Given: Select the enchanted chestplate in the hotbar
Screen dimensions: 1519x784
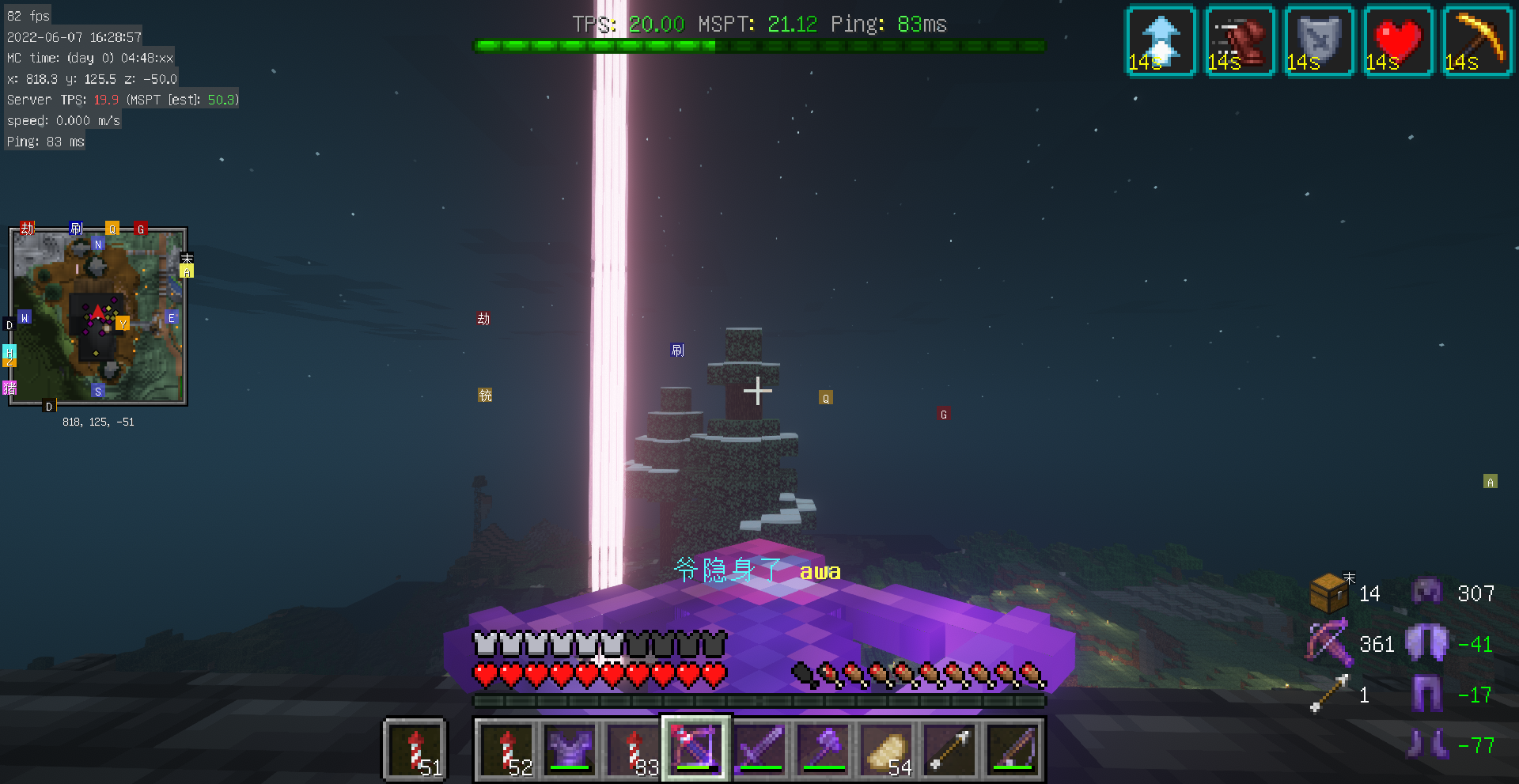Looking at the screenshot, I should (570, 748).
